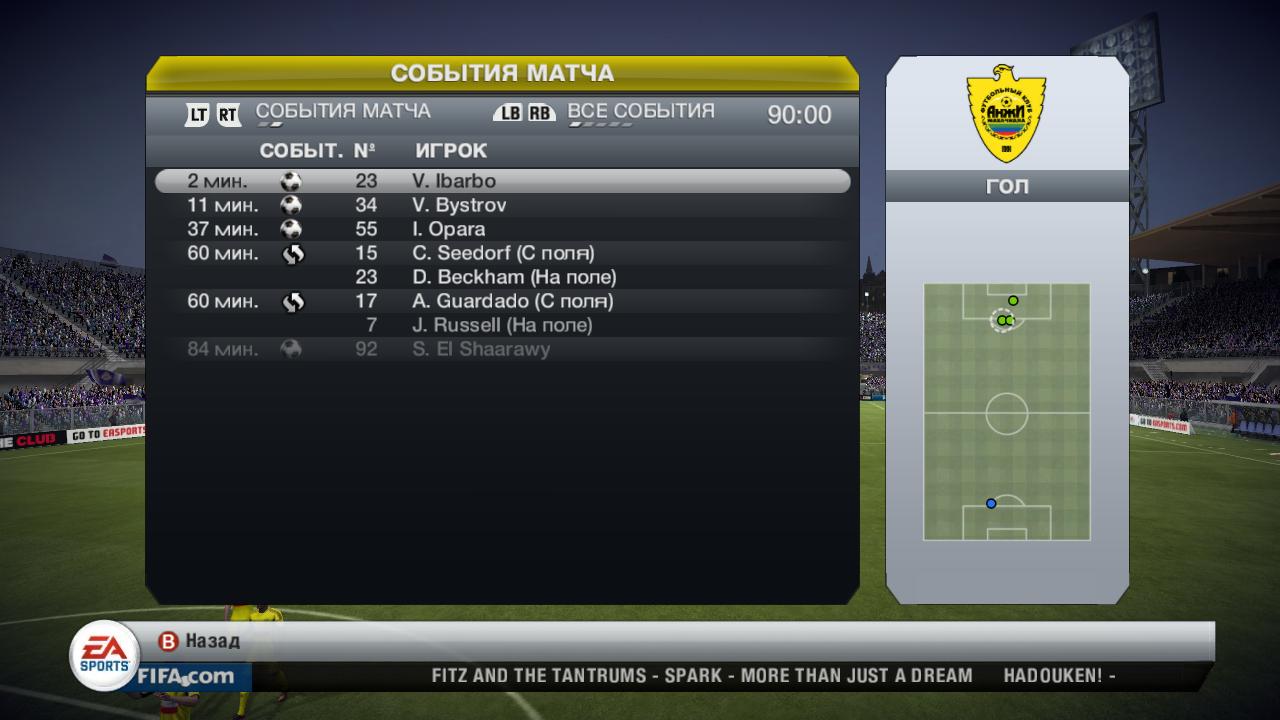Click the blue goal marker on pitch map
The height and width of the screenshot is (720, 1280).
pyautogui.click(x=991, y=504)
